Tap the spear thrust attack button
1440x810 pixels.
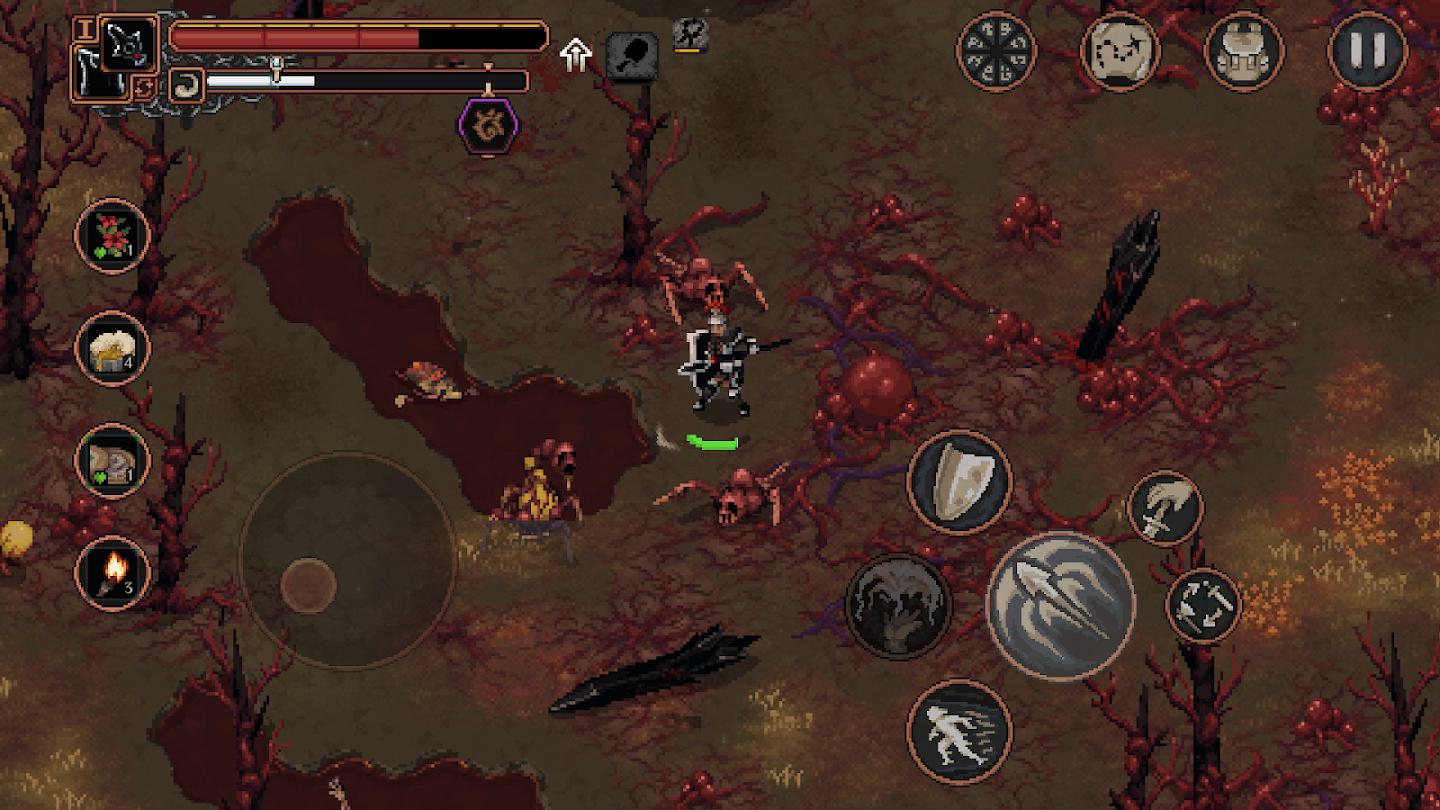coord(1060,605)
